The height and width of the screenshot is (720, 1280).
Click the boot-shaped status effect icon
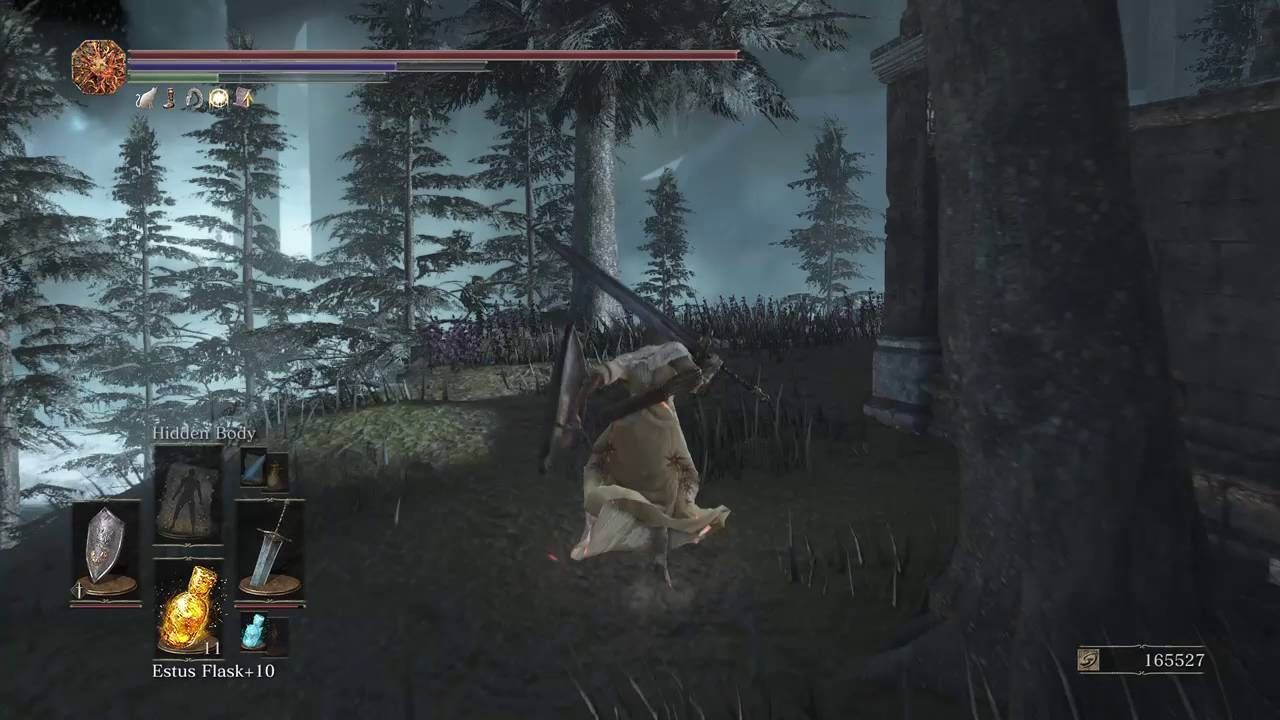[x=168, y=99]
